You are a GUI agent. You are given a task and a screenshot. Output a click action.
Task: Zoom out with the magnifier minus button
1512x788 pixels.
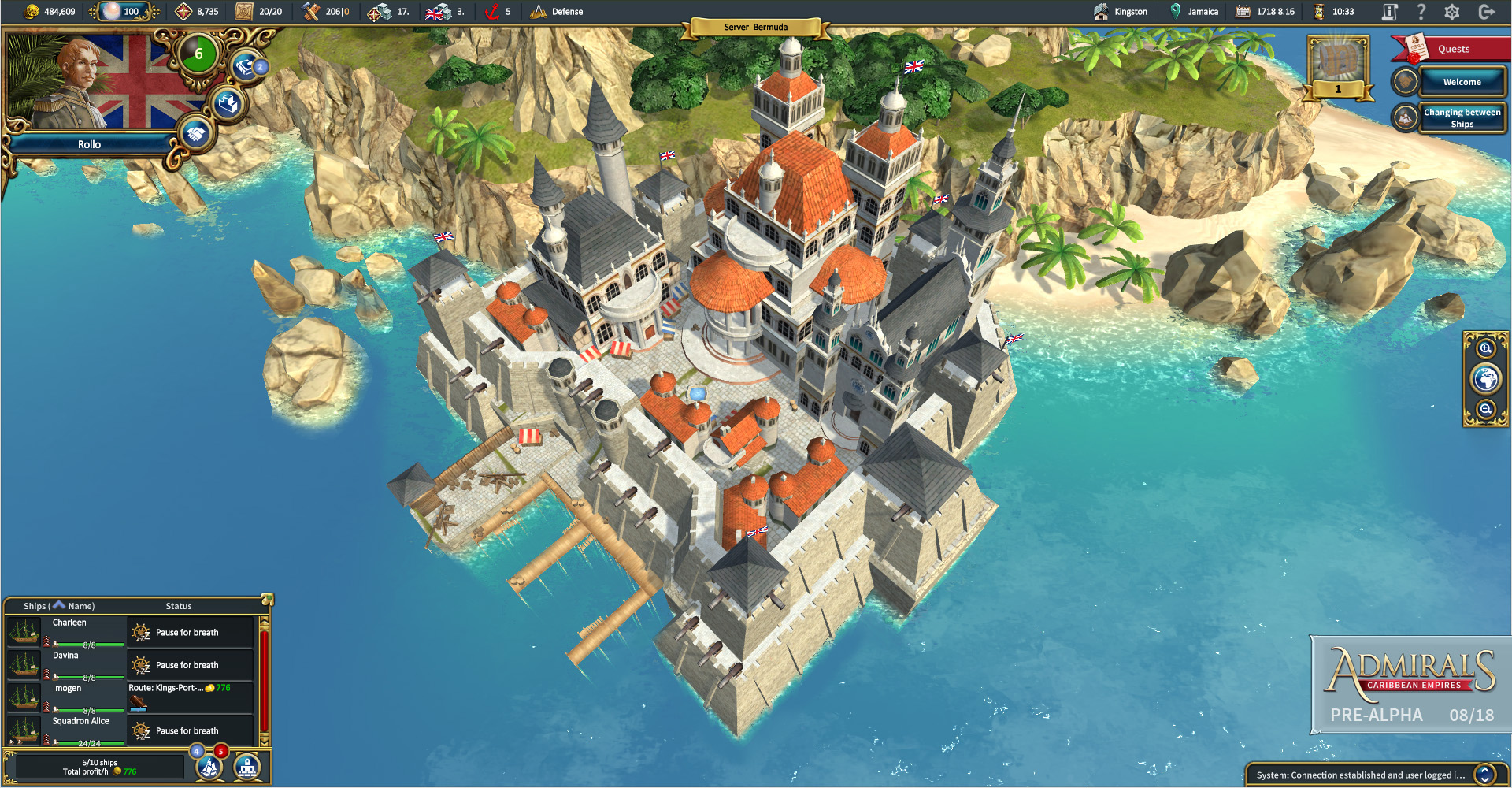click(1486, 409)
